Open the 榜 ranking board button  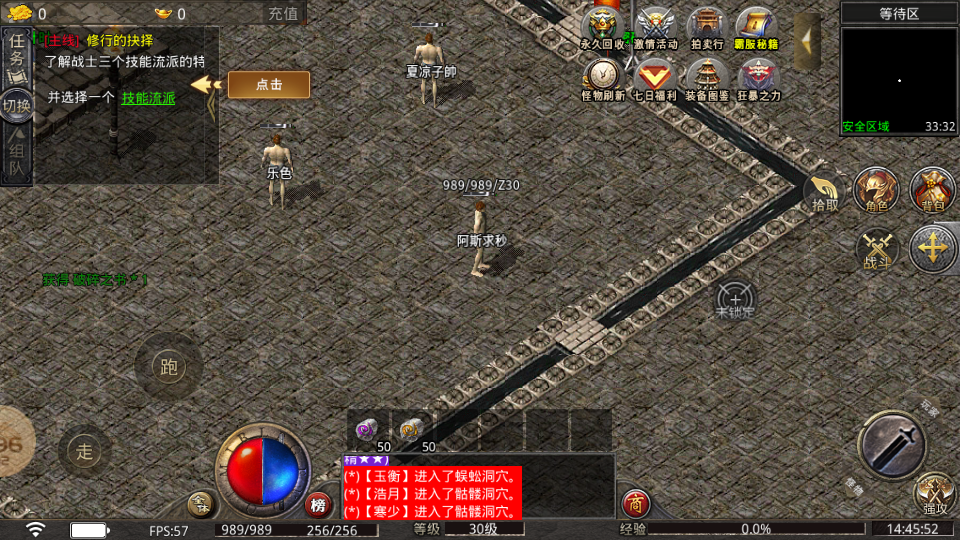point(319,504)
